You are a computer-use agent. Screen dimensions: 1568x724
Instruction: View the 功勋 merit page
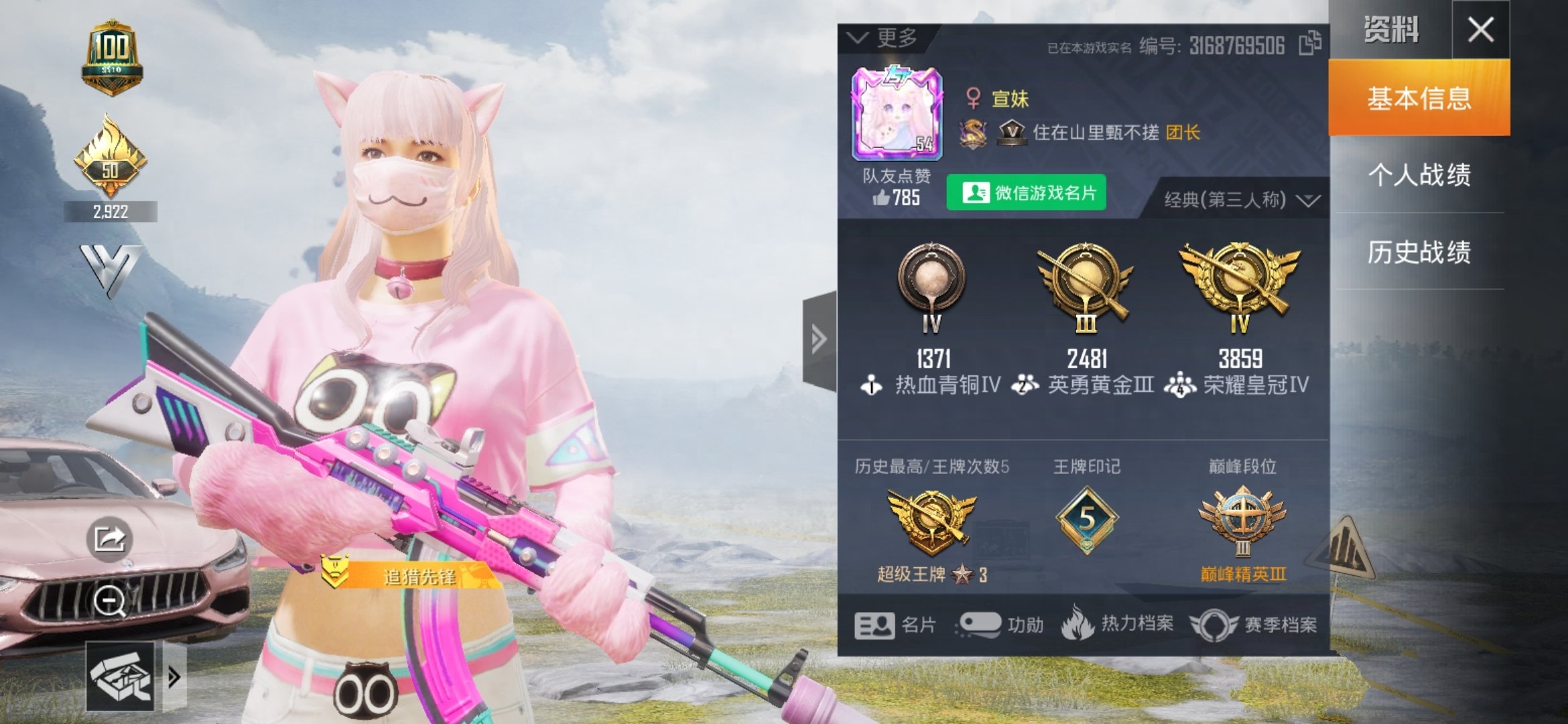click(1001, 625)
